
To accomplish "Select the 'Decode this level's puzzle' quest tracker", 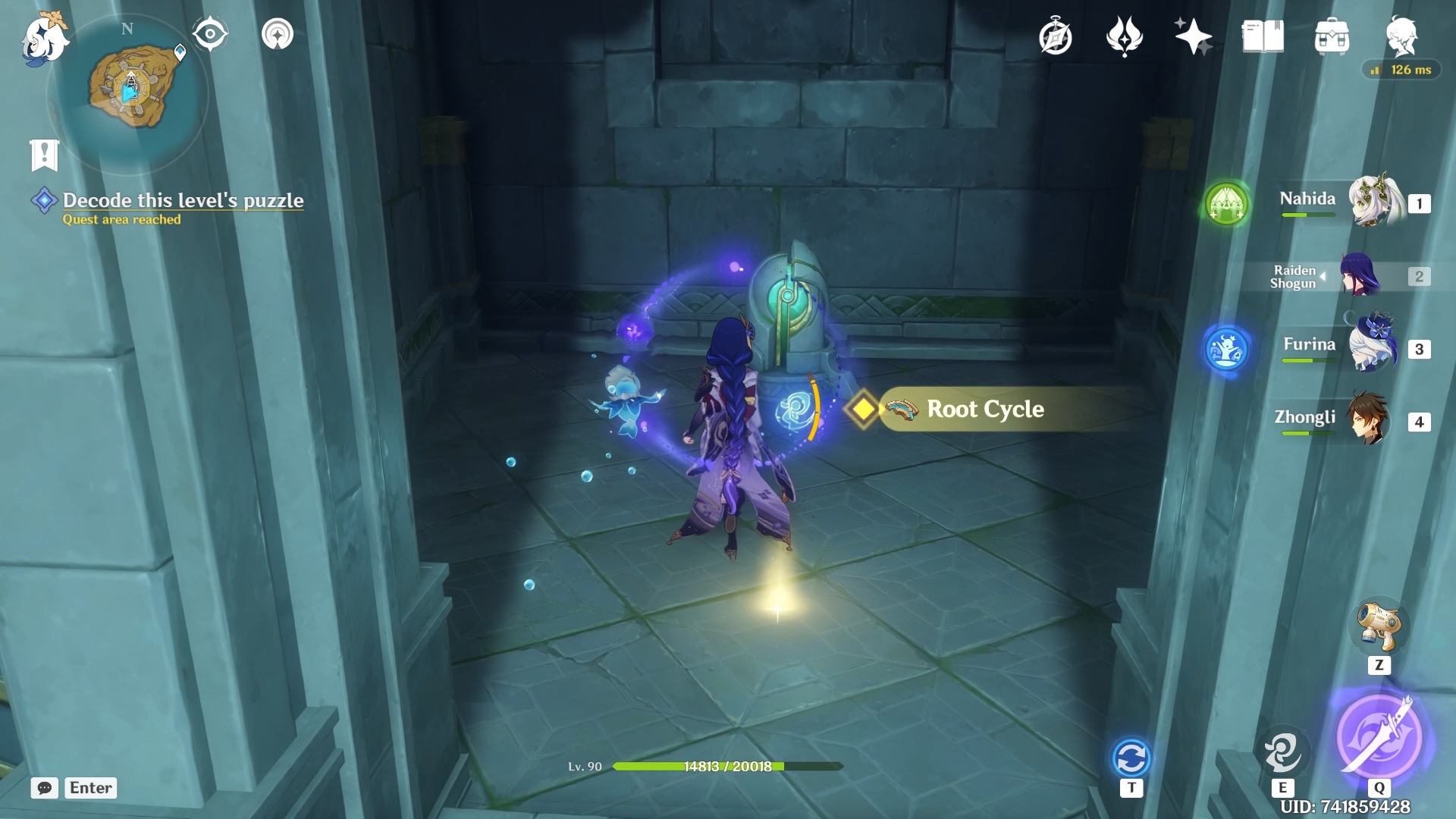I will coord(182,200).
